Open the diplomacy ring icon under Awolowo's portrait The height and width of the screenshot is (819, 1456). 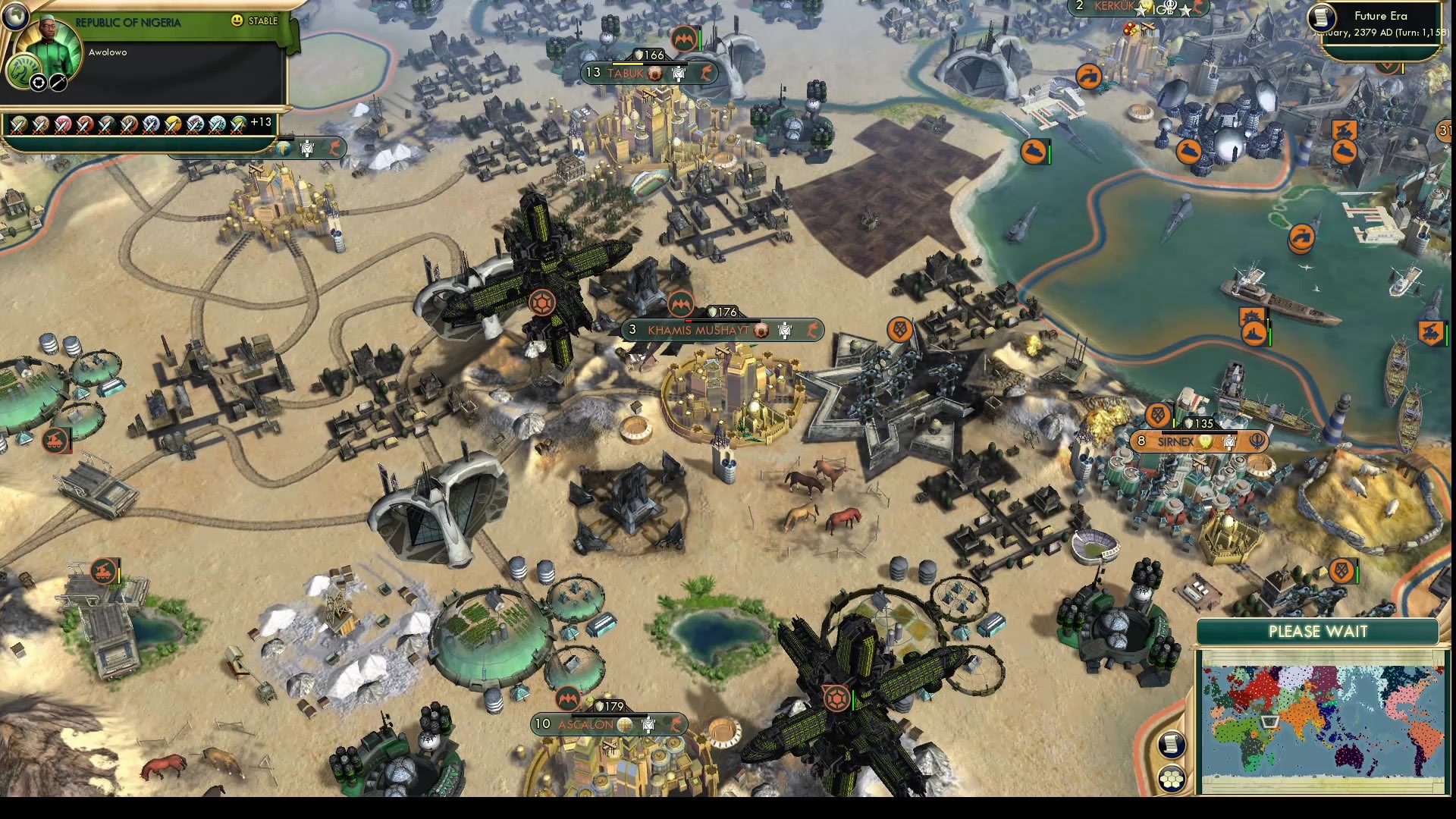[x=39, y=83]
